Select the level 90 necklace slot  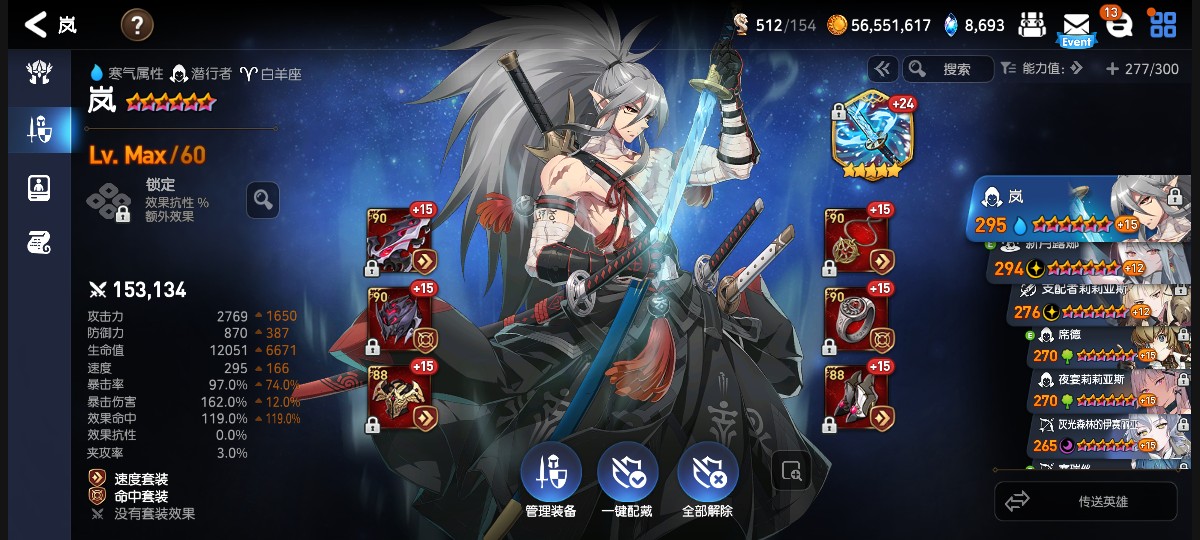tap(857, 240)
